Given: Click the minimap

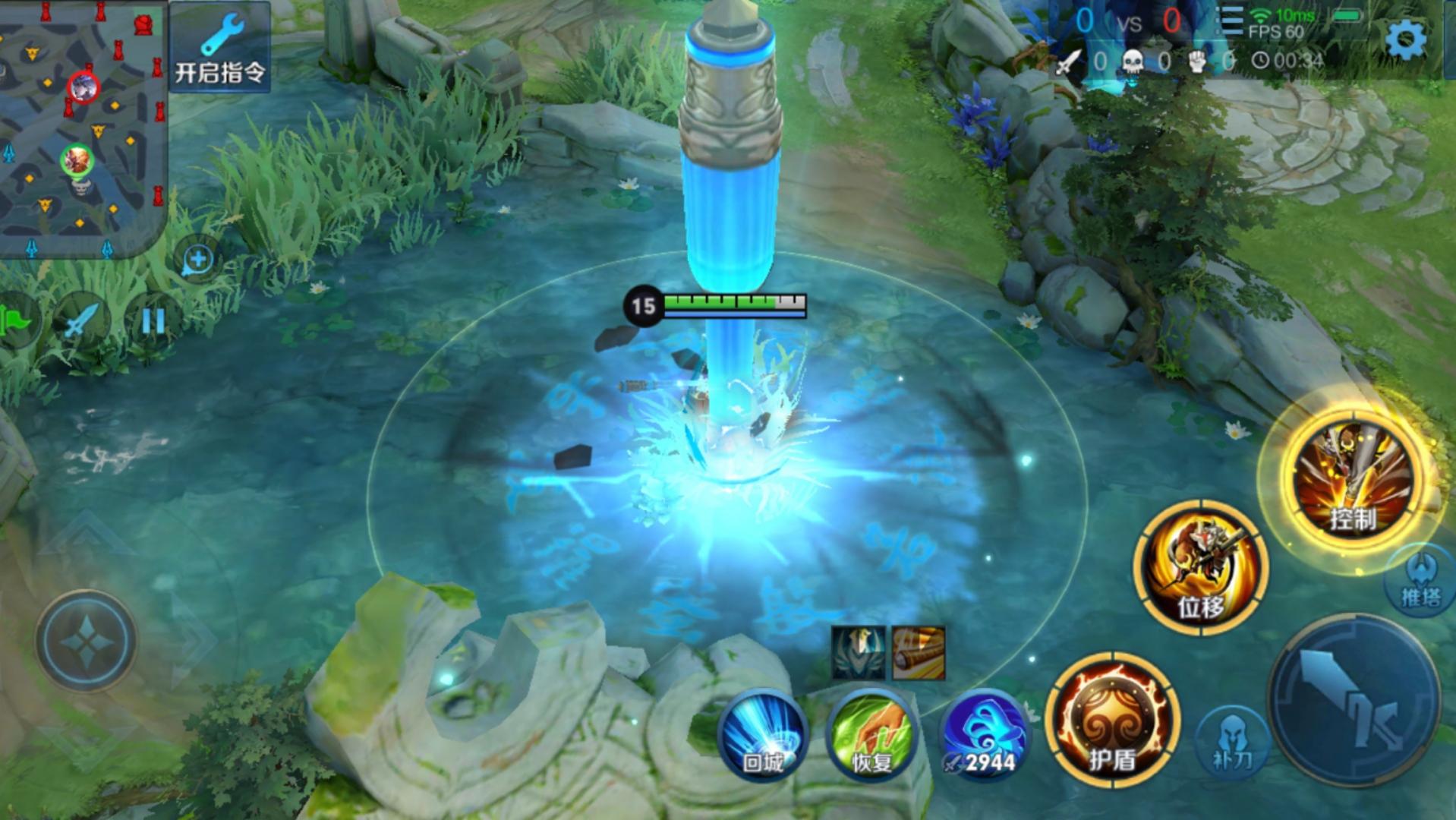Looking at the screenshot, I should (x=82, y=128).
